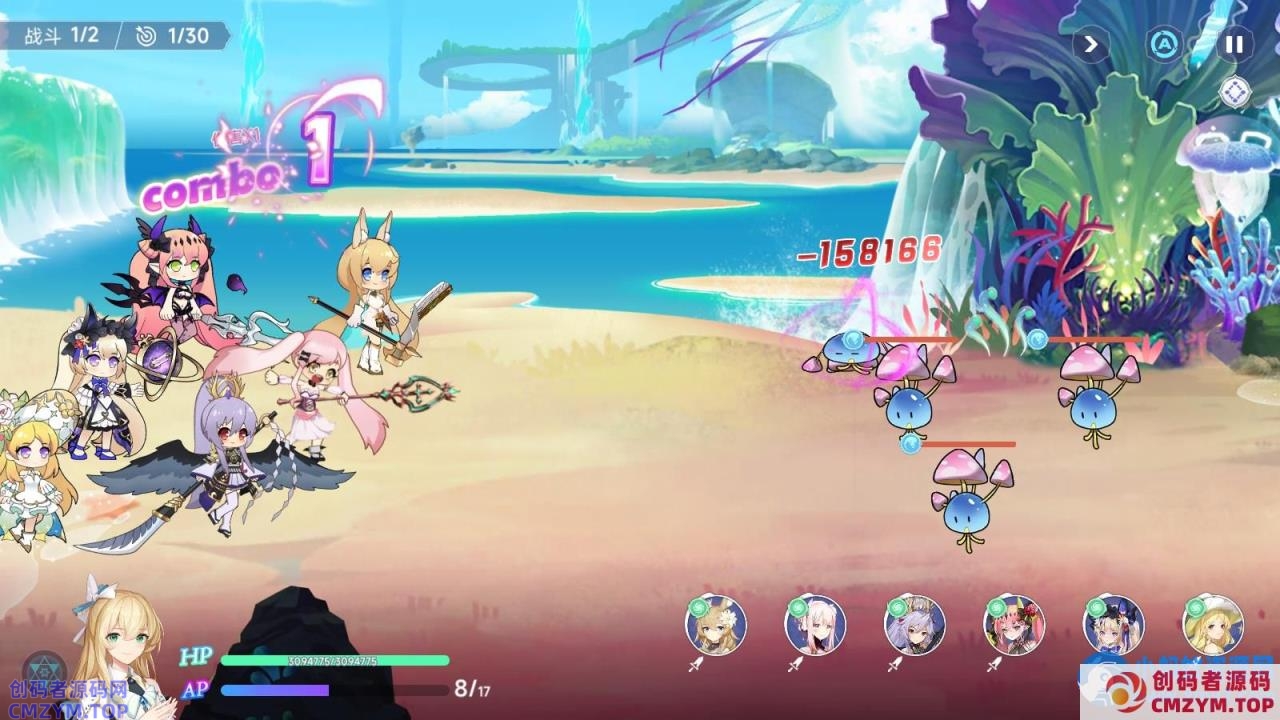Toggle the auto-battle A button

1164,44
